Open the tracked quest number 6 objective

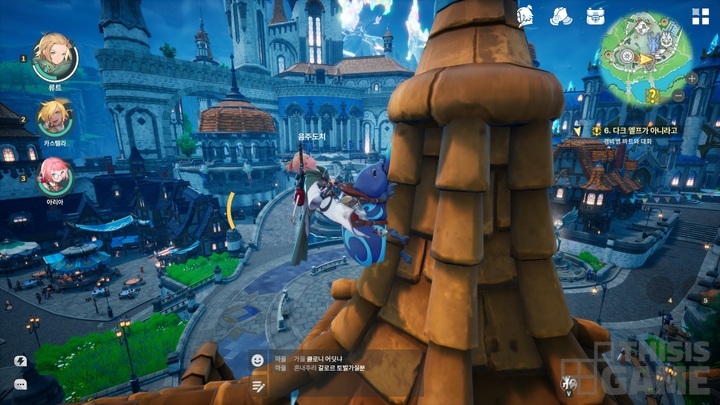tap(635, 130)
